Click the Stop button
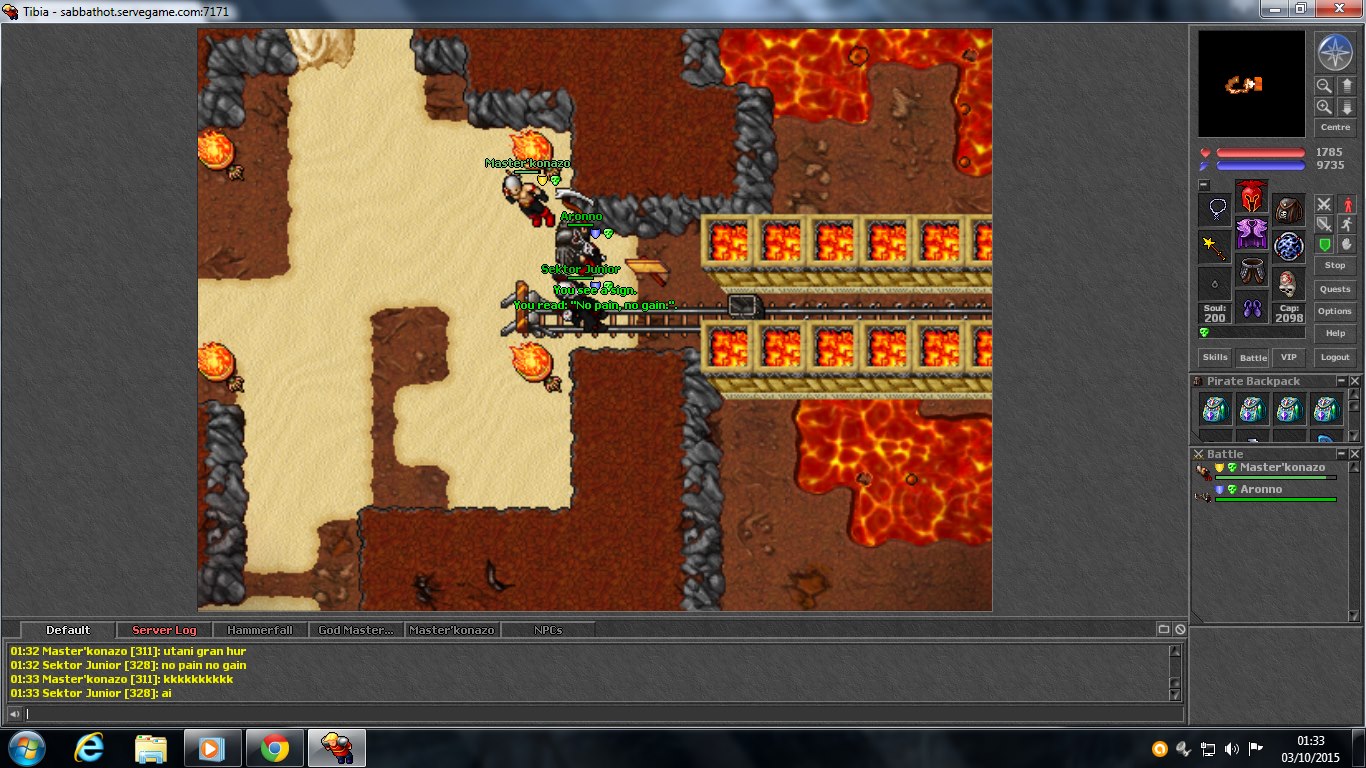 1335,266
